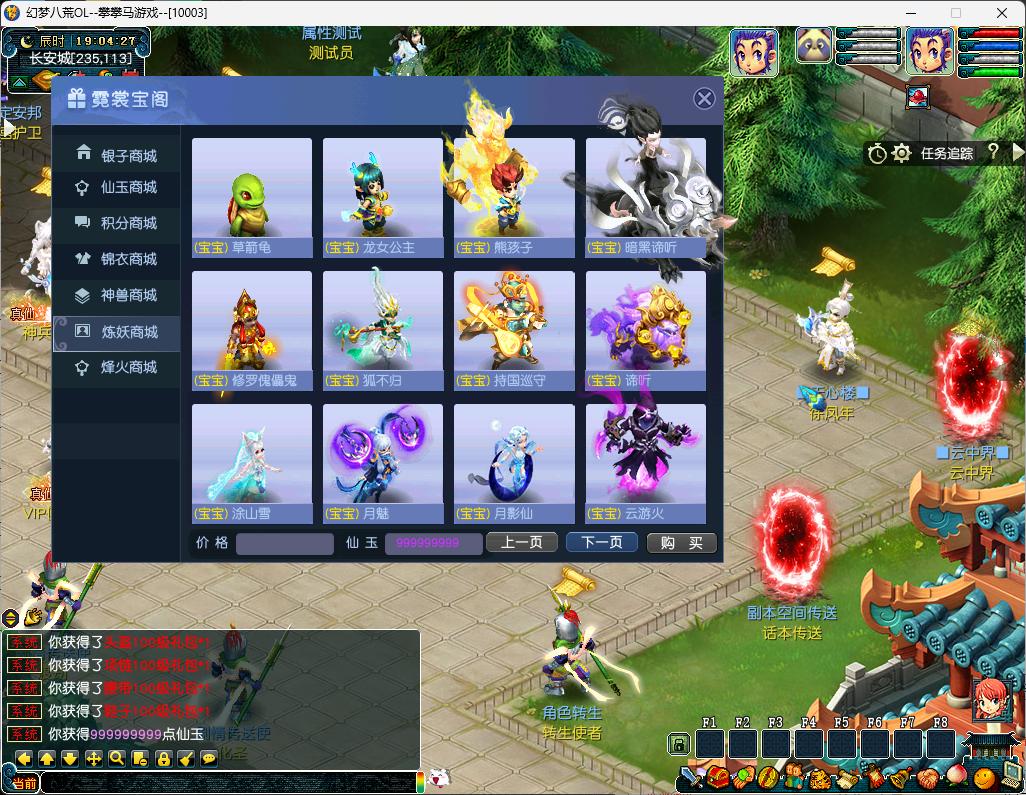Select the 修罗傀儡鬼 pet tile

251,330
